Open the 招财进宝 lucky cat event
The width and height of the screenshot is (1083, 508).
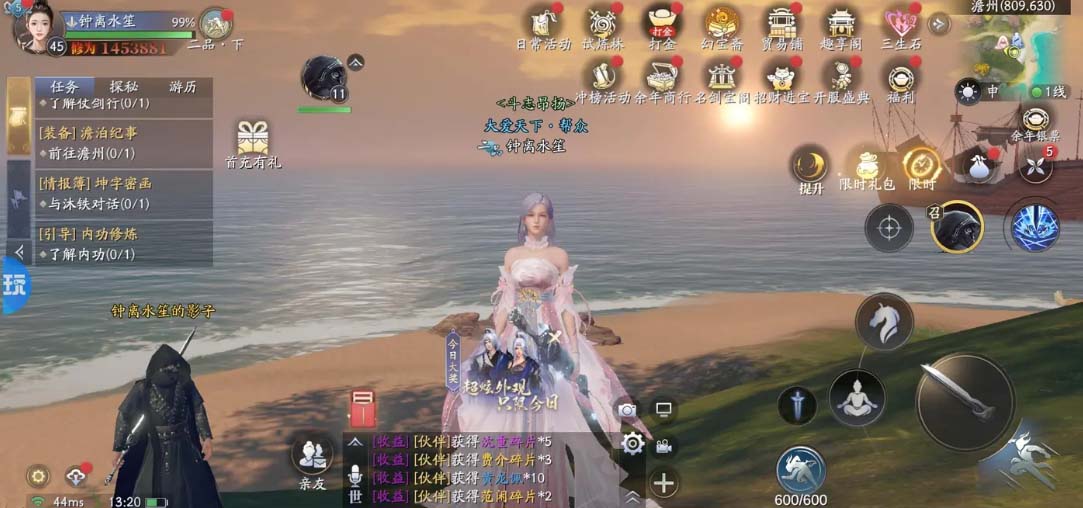(781, 78)
